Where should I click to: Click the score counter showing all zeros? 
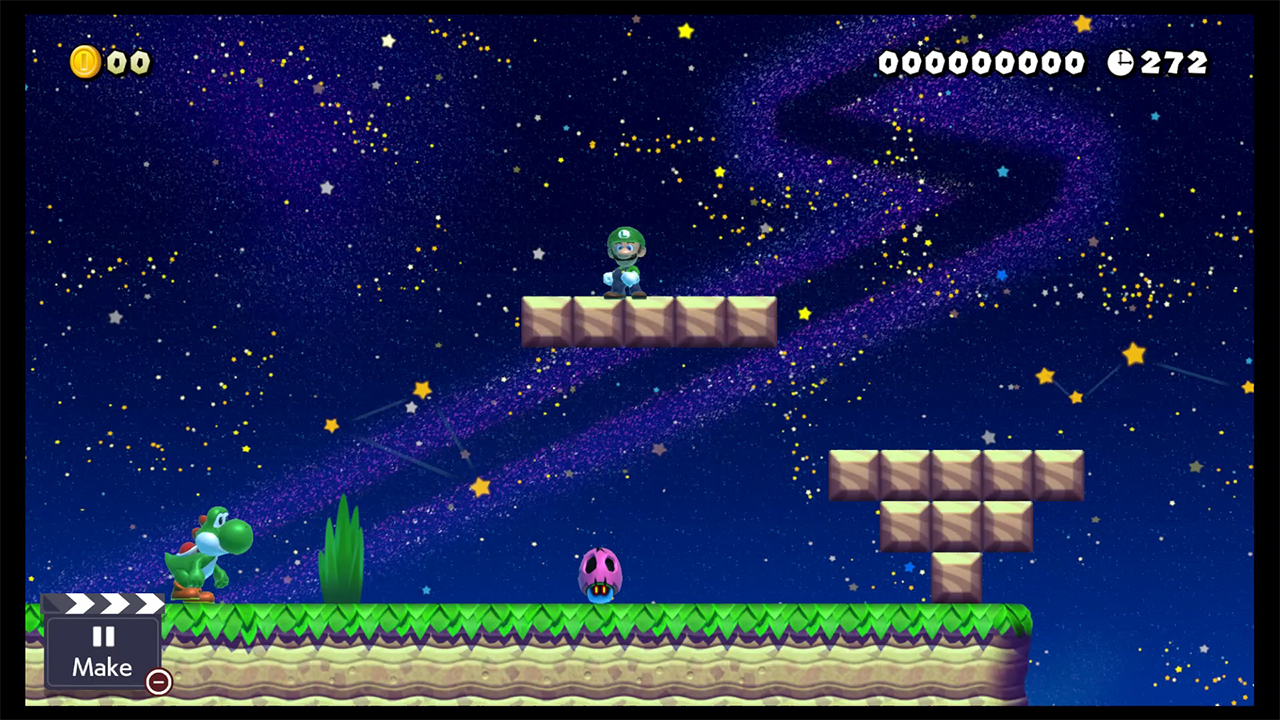point(982,62)
